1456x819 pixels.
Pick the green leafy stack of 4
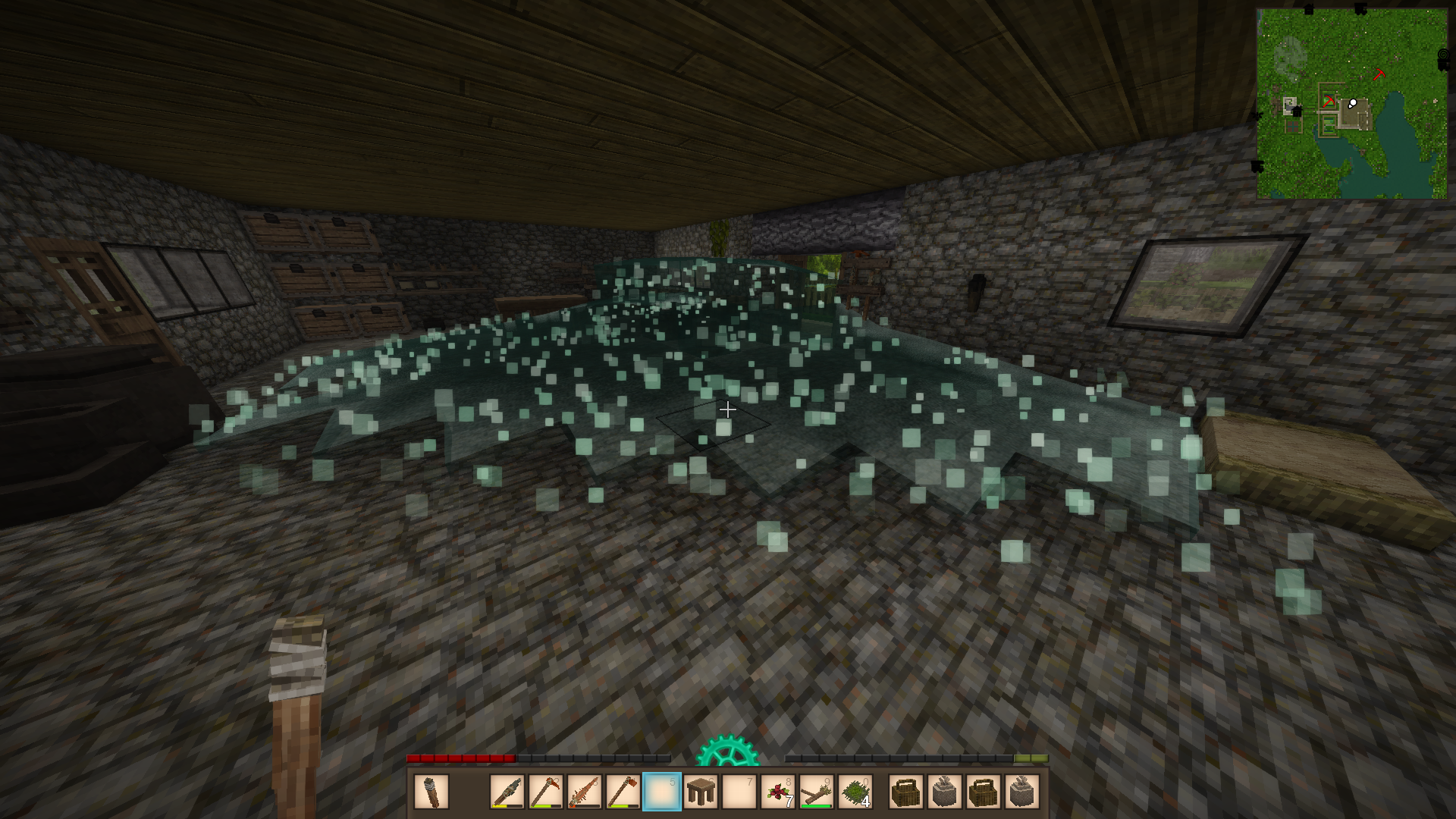pos(855,792)
